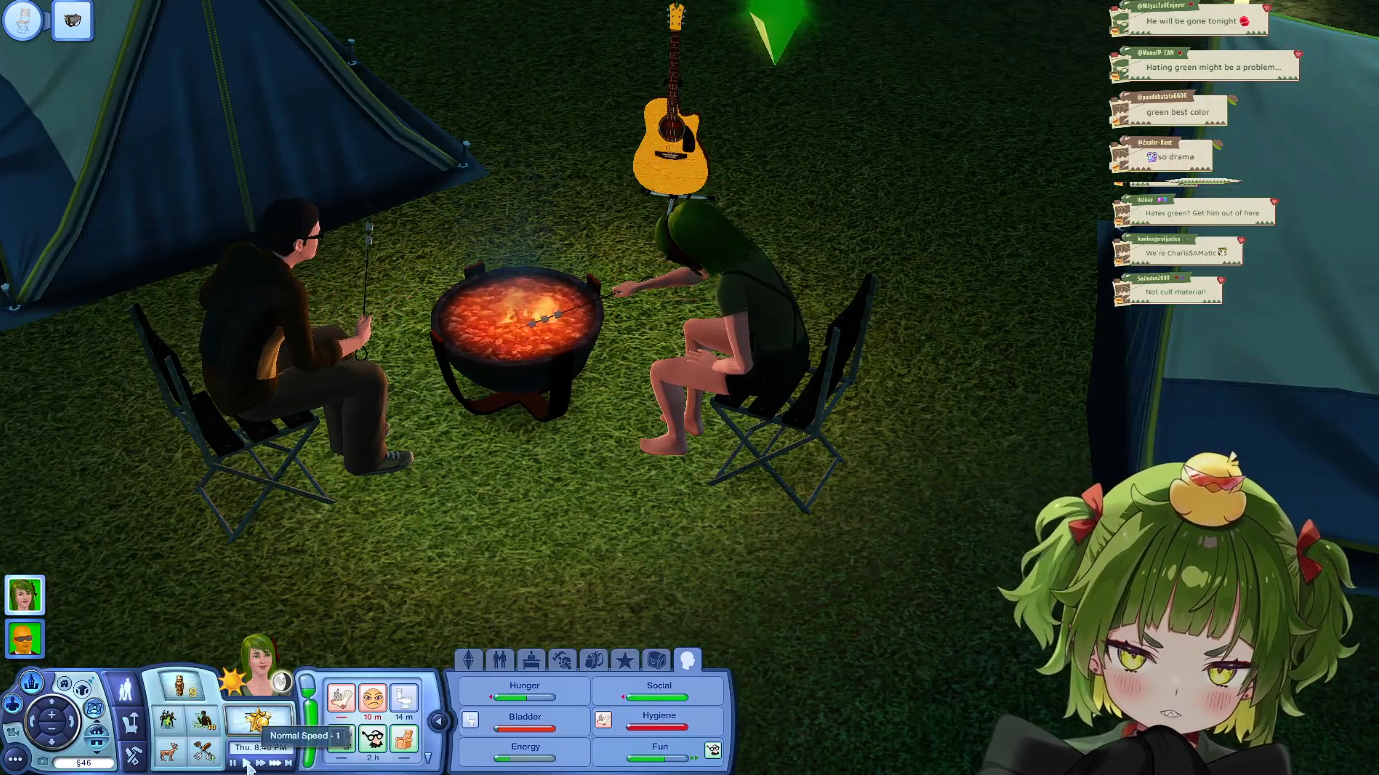
Task: Select the toilet bladder moodlet
Action: [403, 697]
